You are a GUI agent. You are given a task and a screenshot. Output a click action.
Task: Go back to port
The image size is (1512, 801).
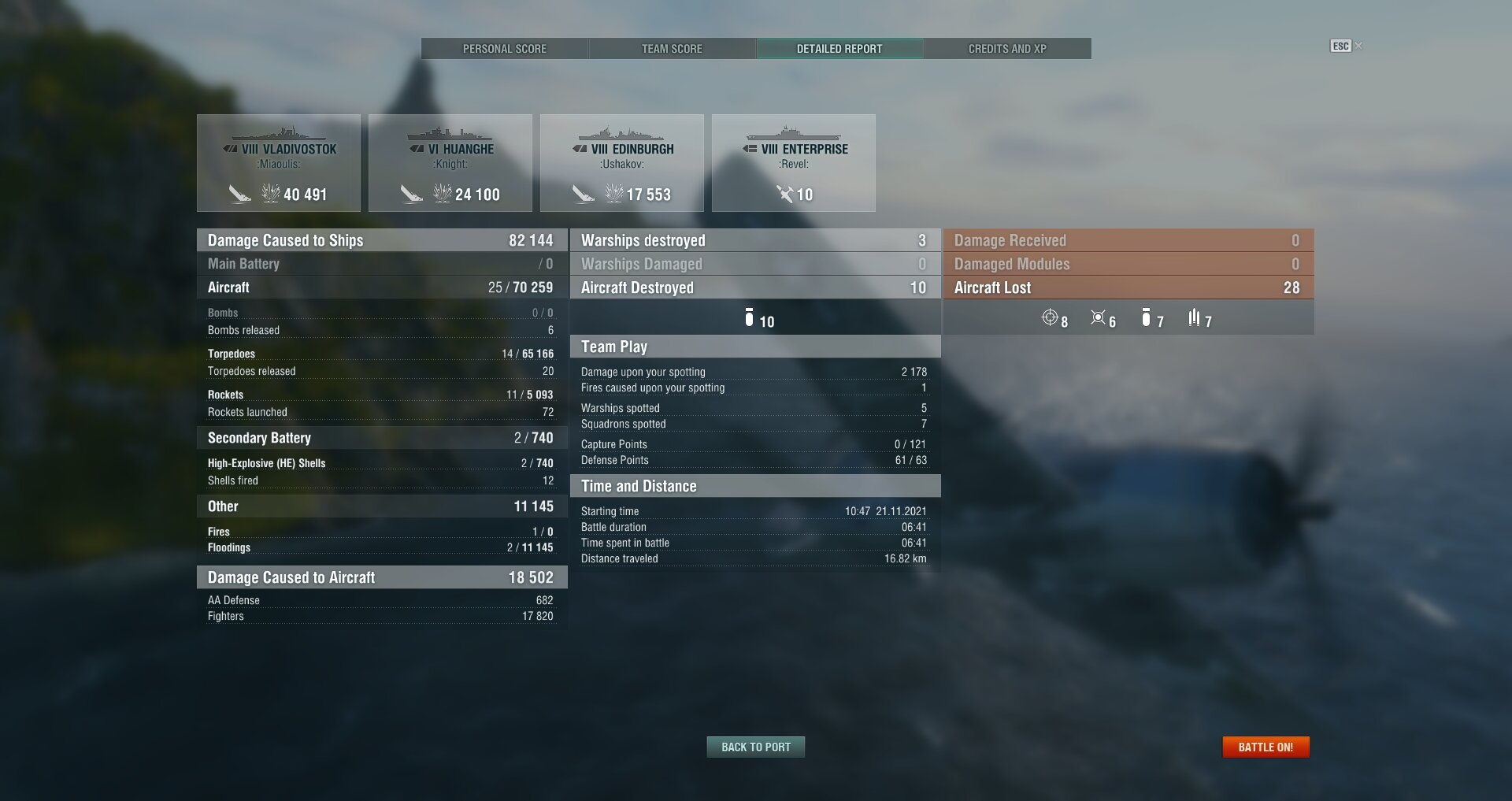(755, 747)
